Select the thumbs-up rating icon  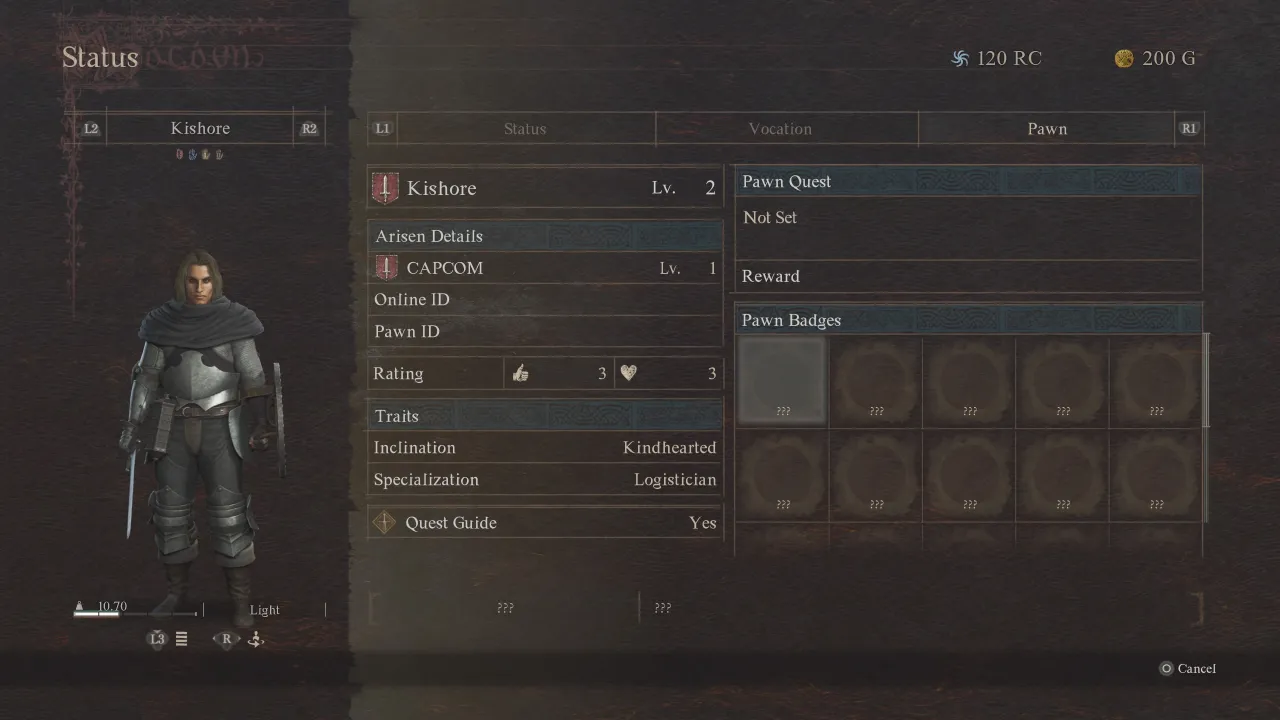pyautogui.click(x=520, y=372)
